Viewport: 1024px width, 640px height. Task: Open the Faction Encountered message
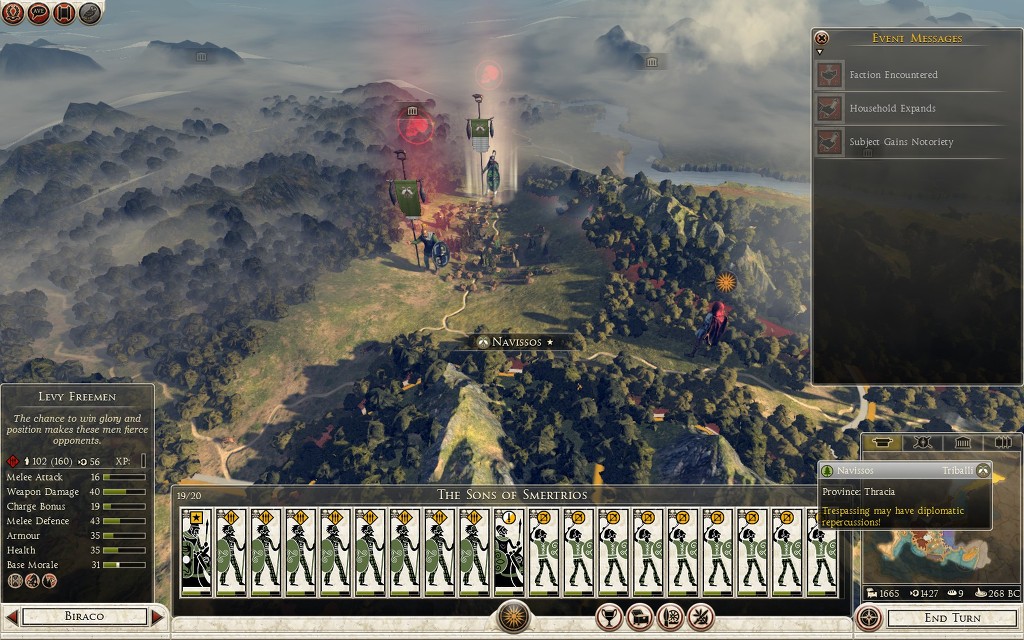[893, 75]
